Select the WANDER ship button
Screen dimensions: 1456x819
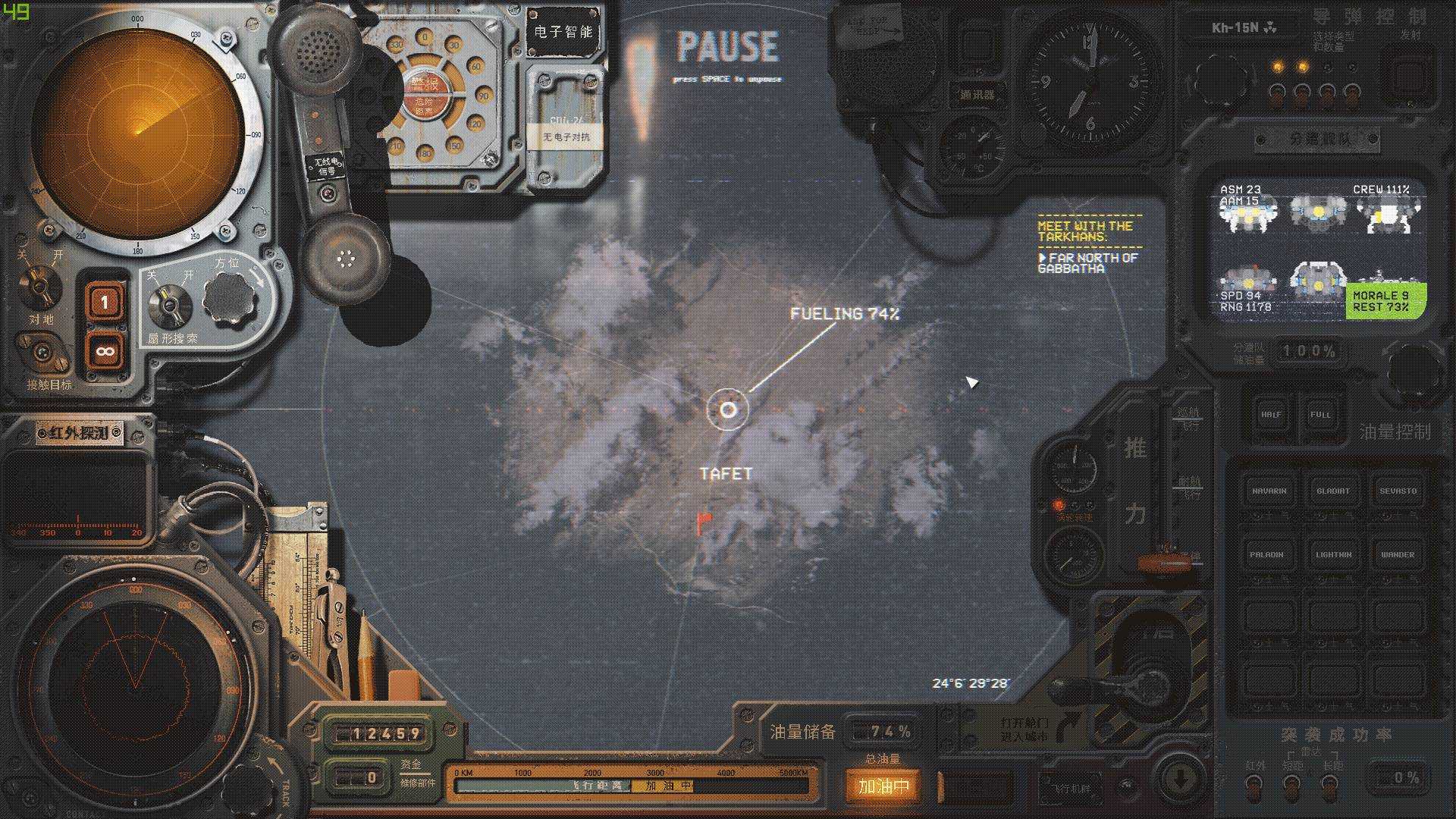(1398, 555)
